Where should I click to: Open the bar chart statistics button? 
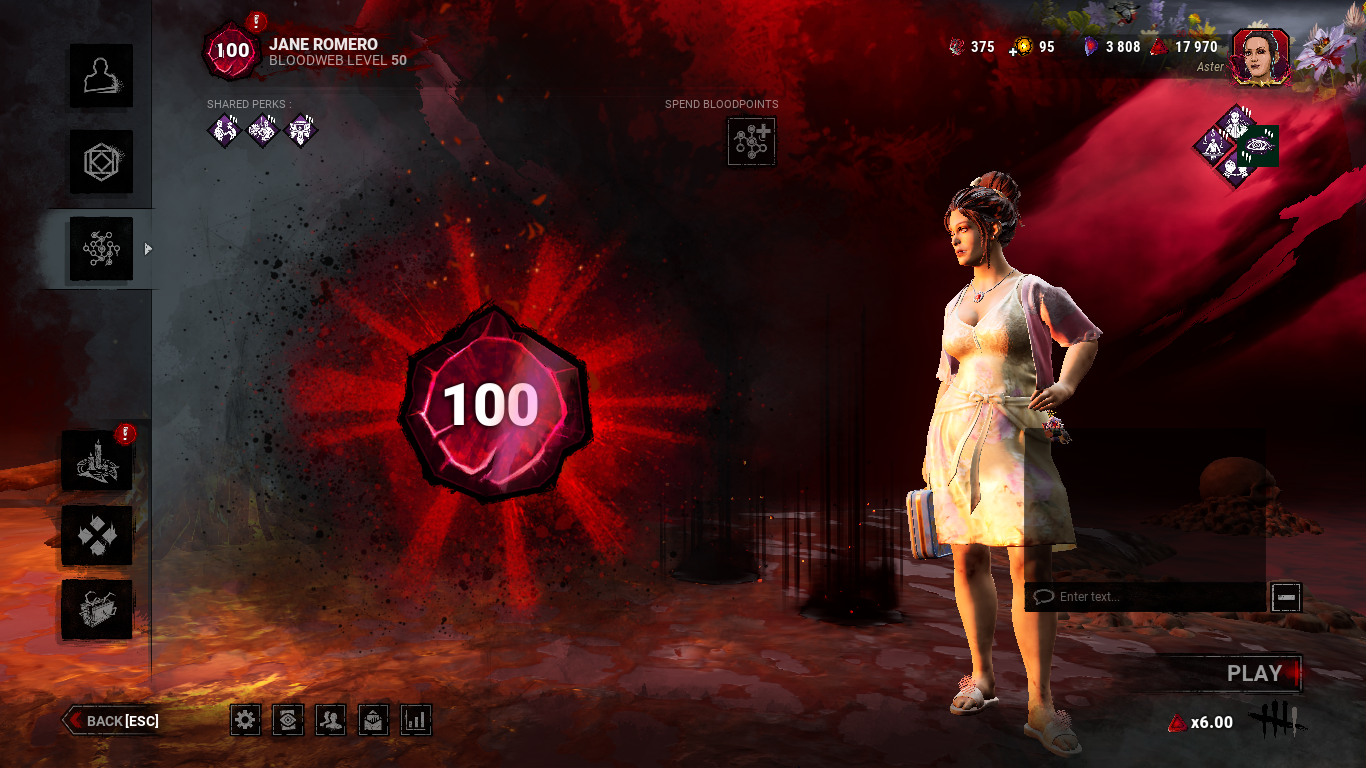click(x=416, y=719)
